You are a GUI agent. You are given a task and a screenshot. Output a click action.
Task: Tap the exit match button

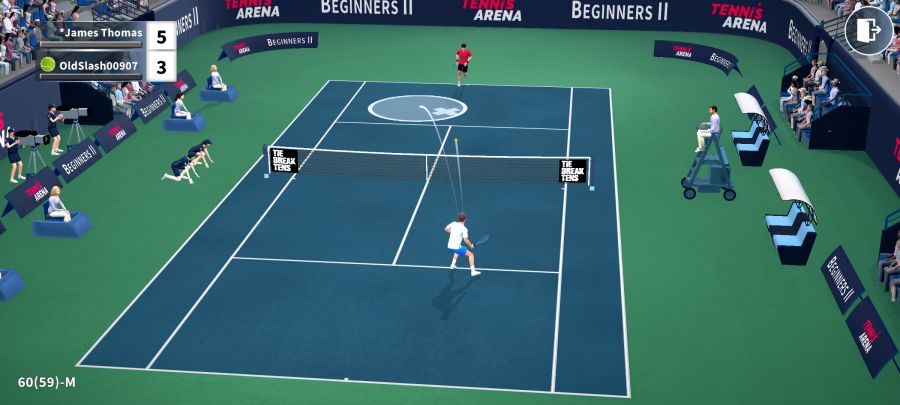(868, 31)
